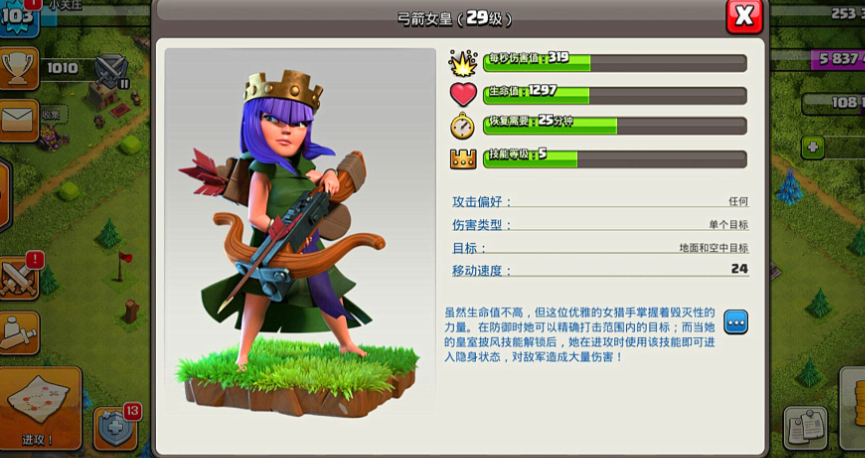Screen dimensions: 865x458
Task: Close the Archer Queen info window
Action: click(743, 16)
